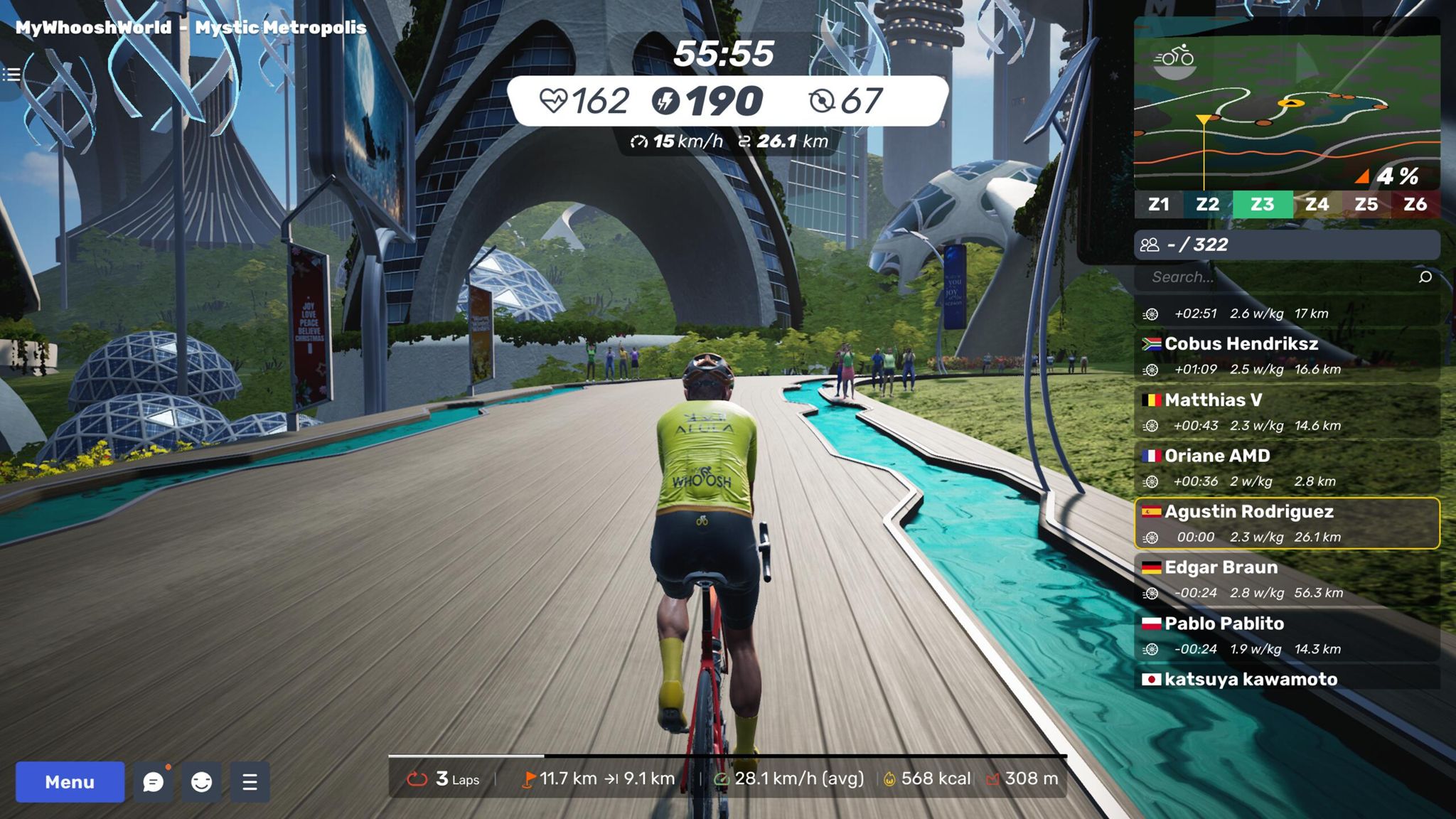The height and width of the screenshot is (819, 1456).
Task: Click the rider count 322 bar
Action: click(x=1286, y=245)
